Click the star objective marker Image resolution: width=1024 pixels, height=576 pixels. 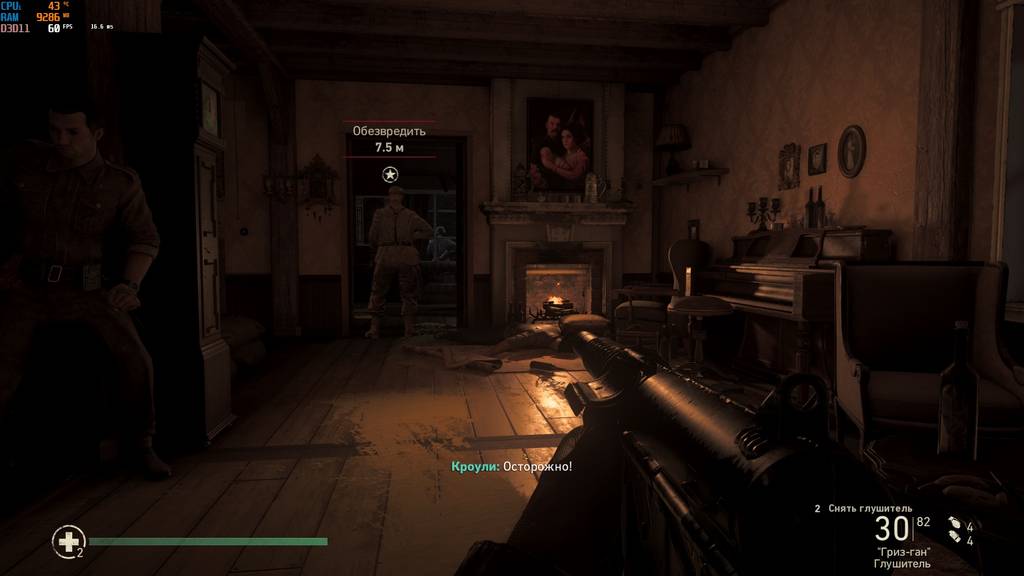[x=390, y=174]
